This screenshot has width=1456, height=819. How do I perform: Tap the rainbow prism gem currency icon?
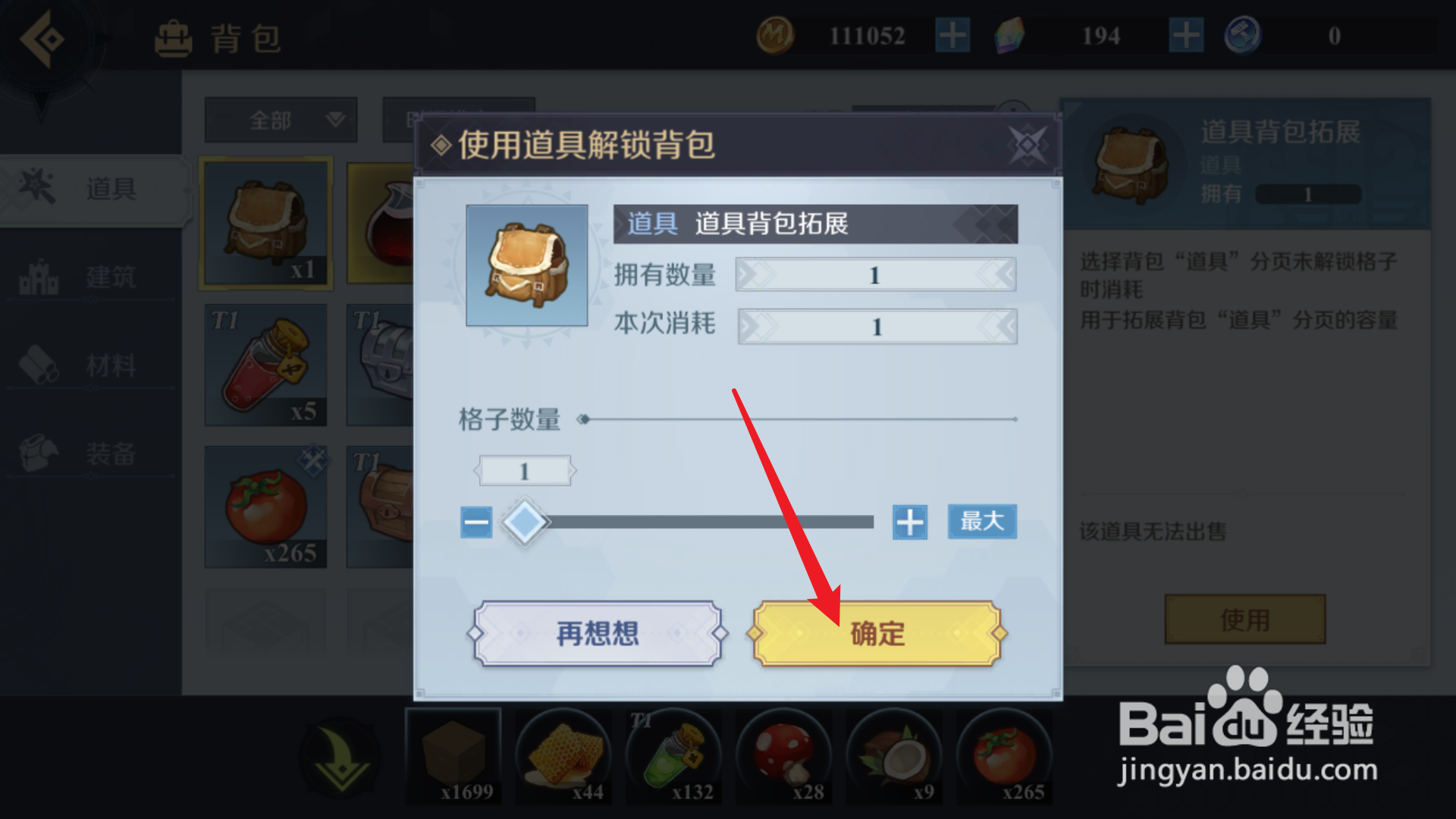[x=1012, y=36]
